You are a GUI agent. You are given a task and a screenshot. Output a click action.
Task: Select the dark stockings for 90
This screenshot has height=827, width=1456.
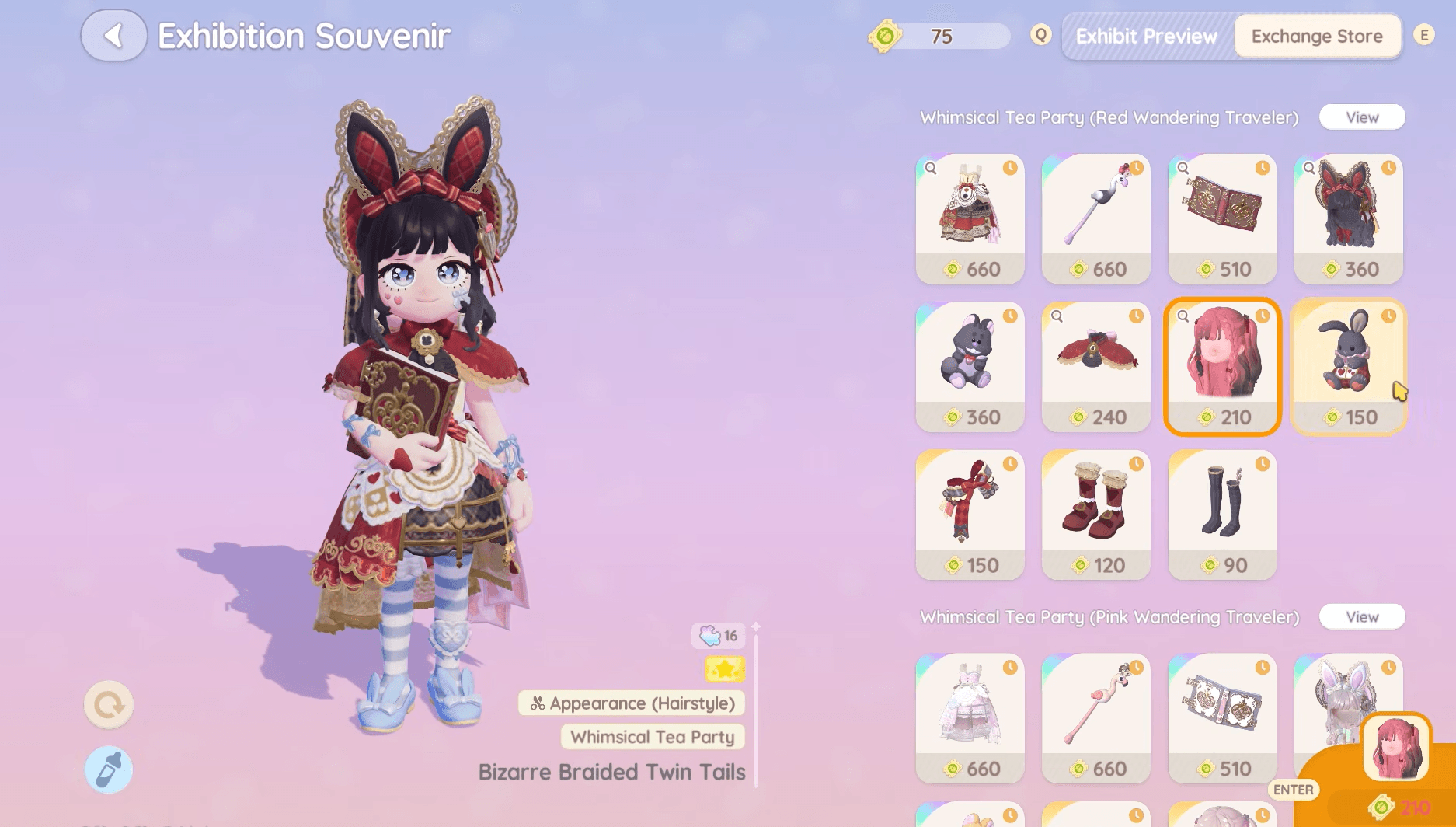point(1222,515)
